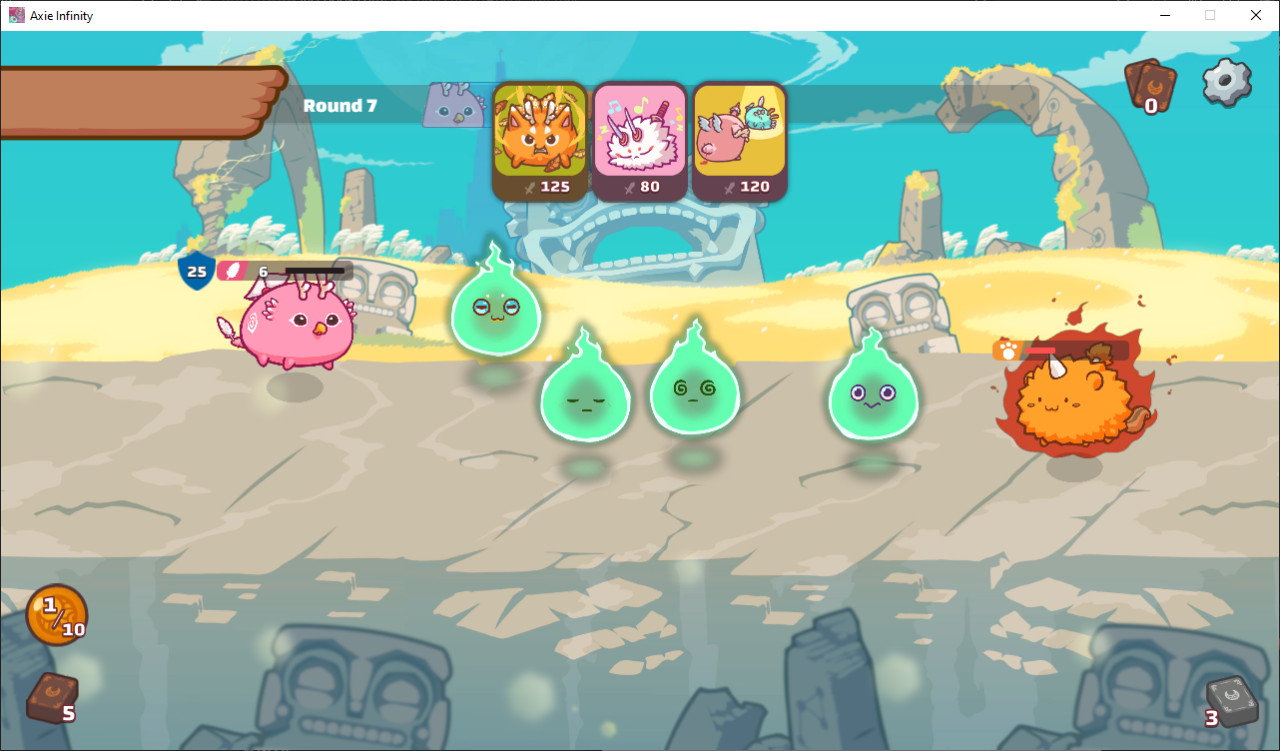
Task: Click the shield badge showing 25
Action: click(x=196, y=270)
